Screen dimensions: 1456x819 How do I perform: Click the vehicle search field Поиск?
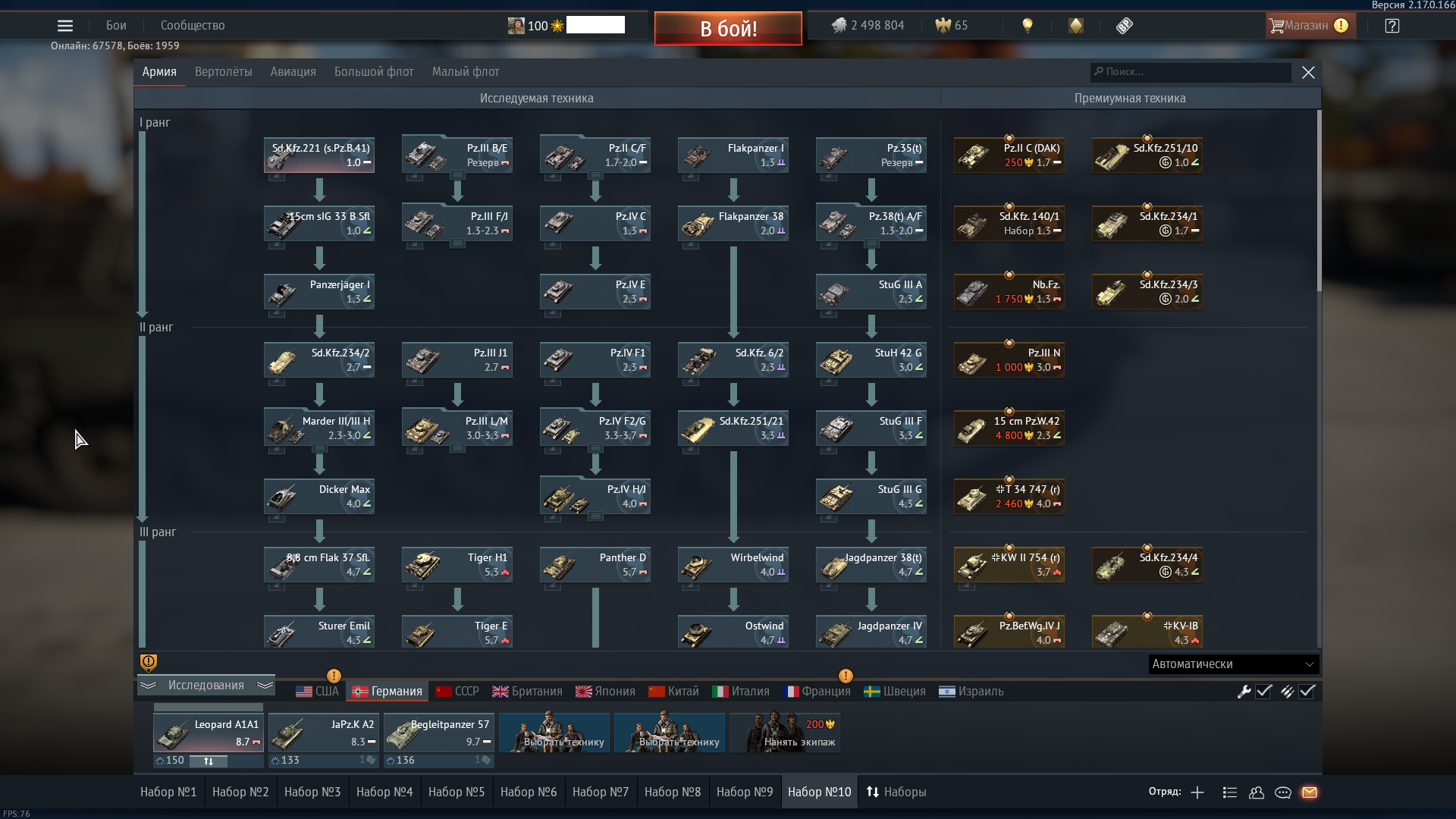point(1191,72)
